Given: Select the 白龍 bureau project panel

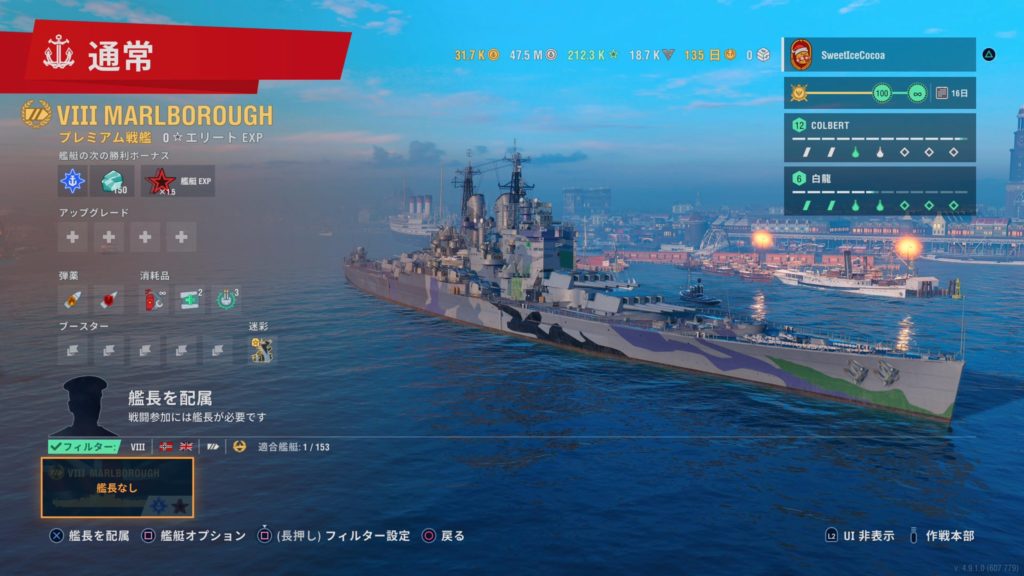Looking at the screenshot, I should pos(878,191).
